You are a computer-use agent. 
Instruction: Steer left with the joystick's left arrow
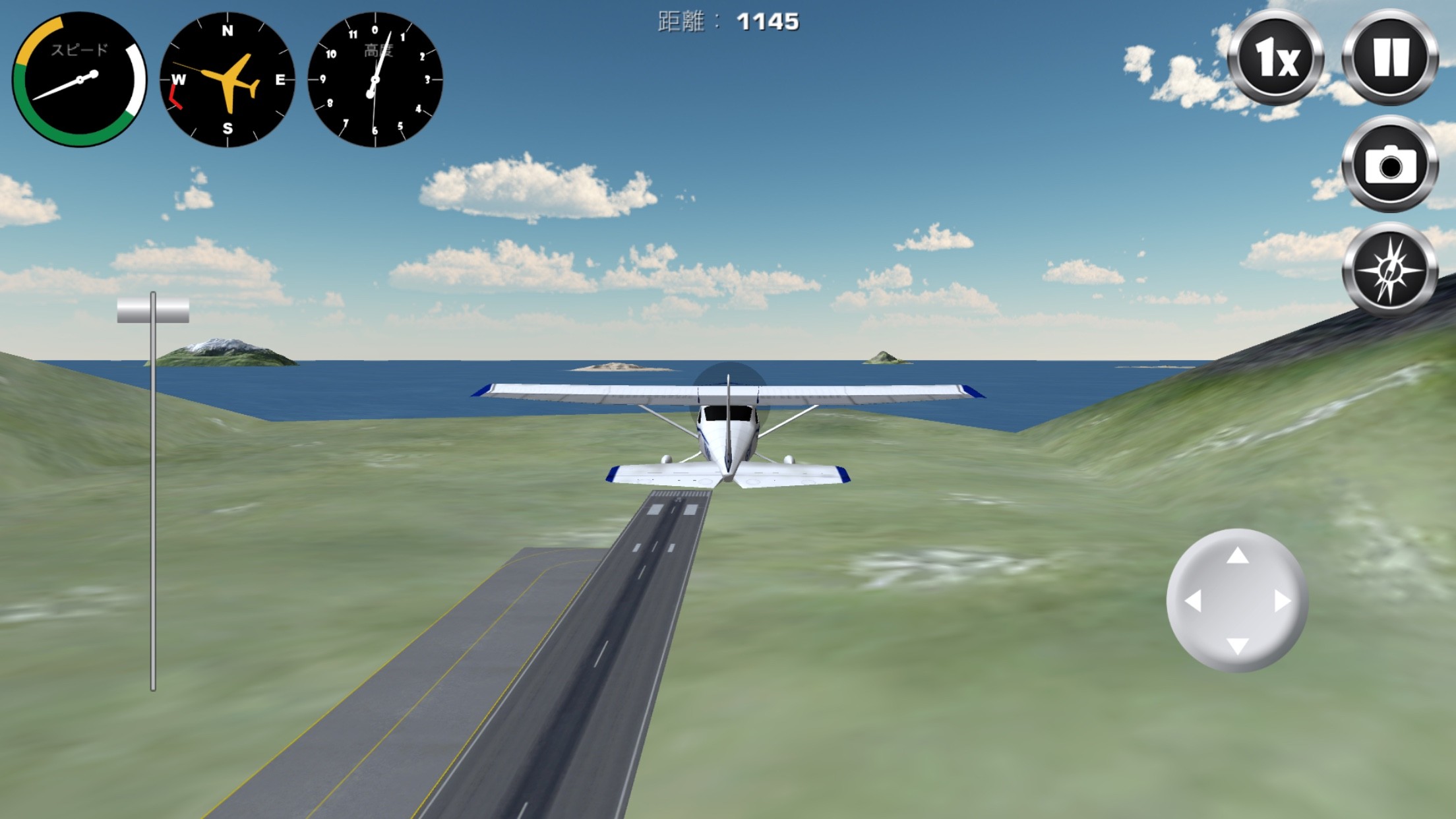[x=1193, y=601]
